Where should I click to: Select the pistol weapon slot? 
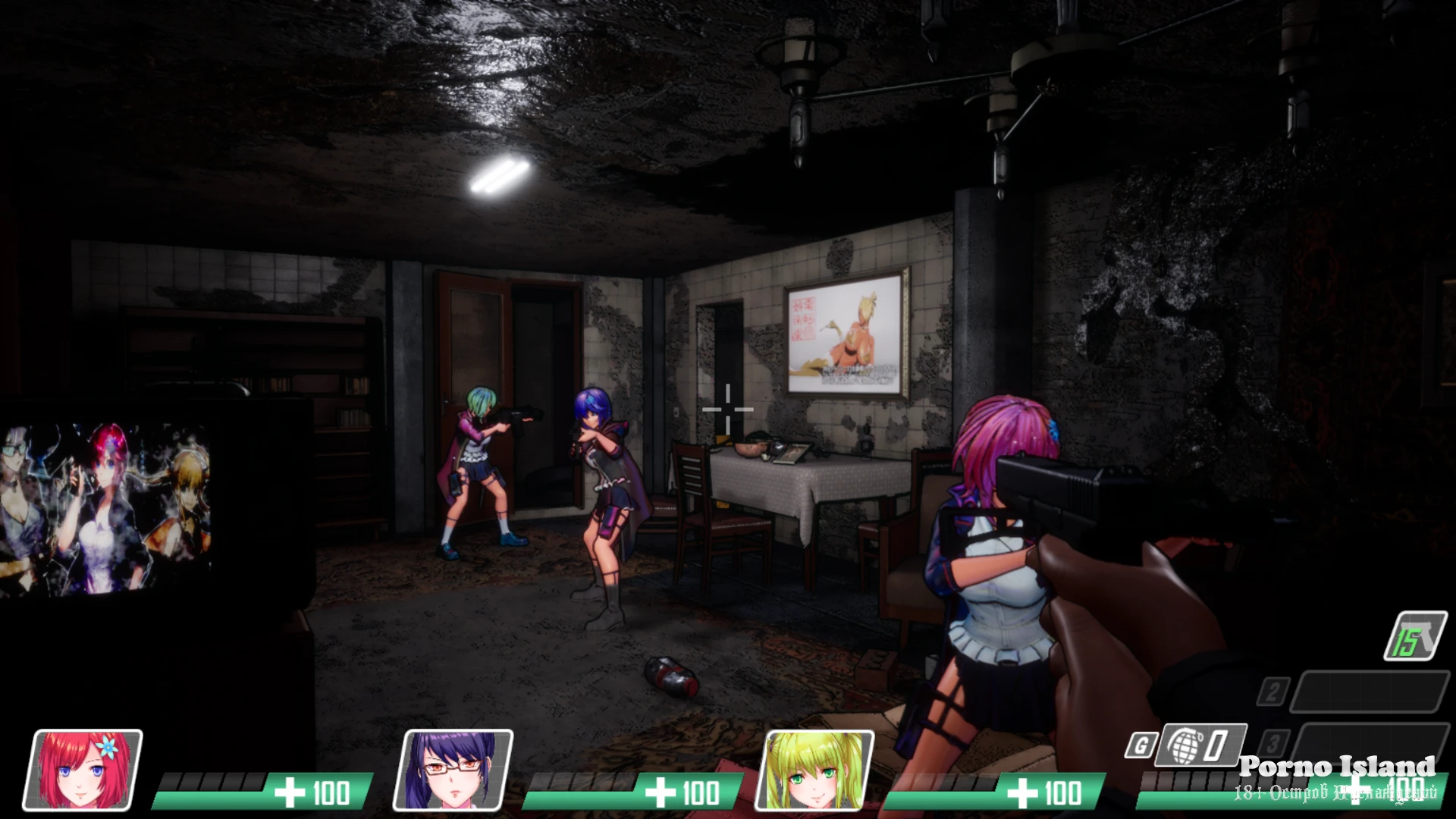1415,636
